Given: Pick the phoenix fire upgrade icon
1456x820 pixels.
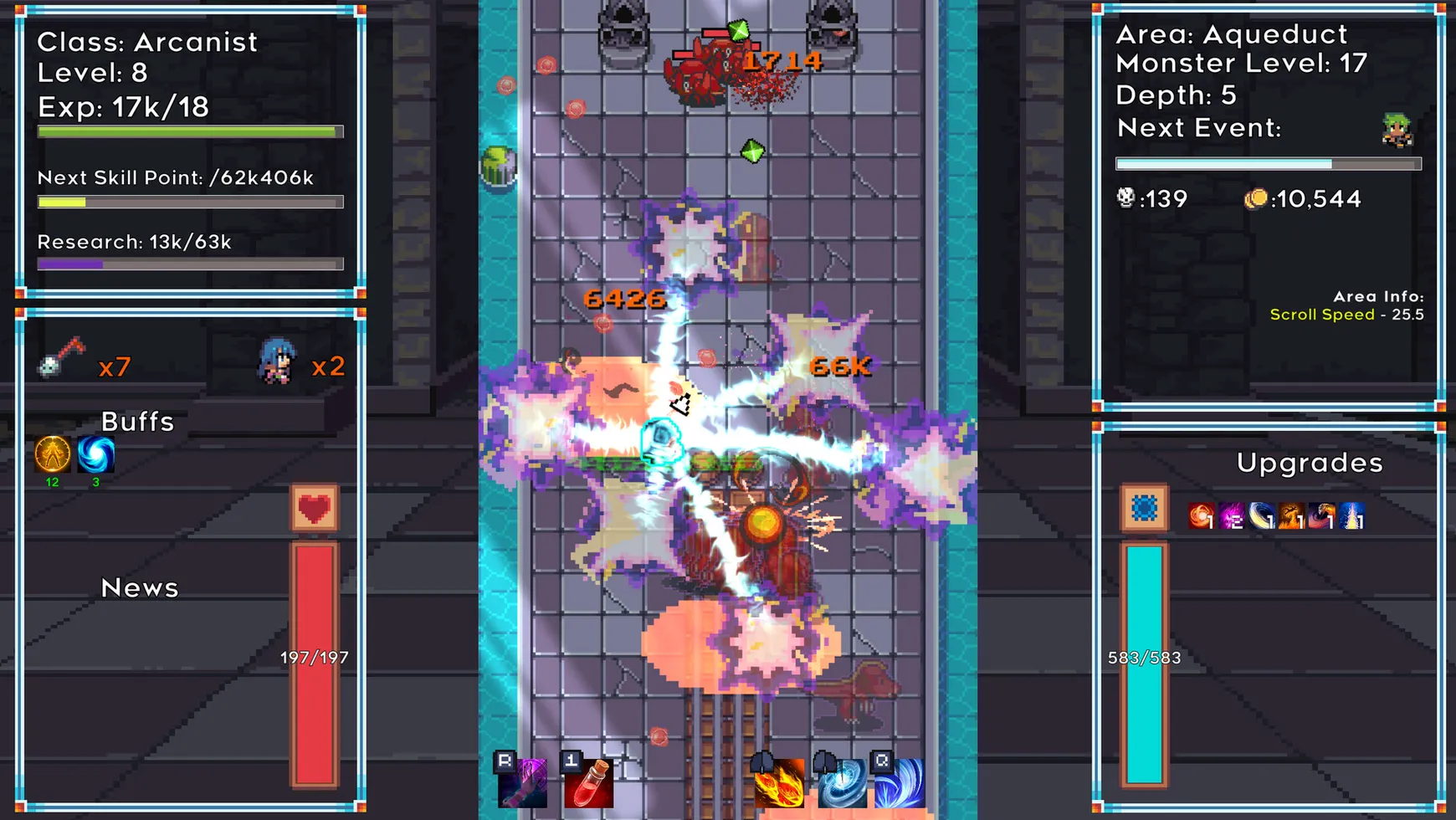Looking at the screenshot, I should pyautogui.click(x=1291, y=516).
